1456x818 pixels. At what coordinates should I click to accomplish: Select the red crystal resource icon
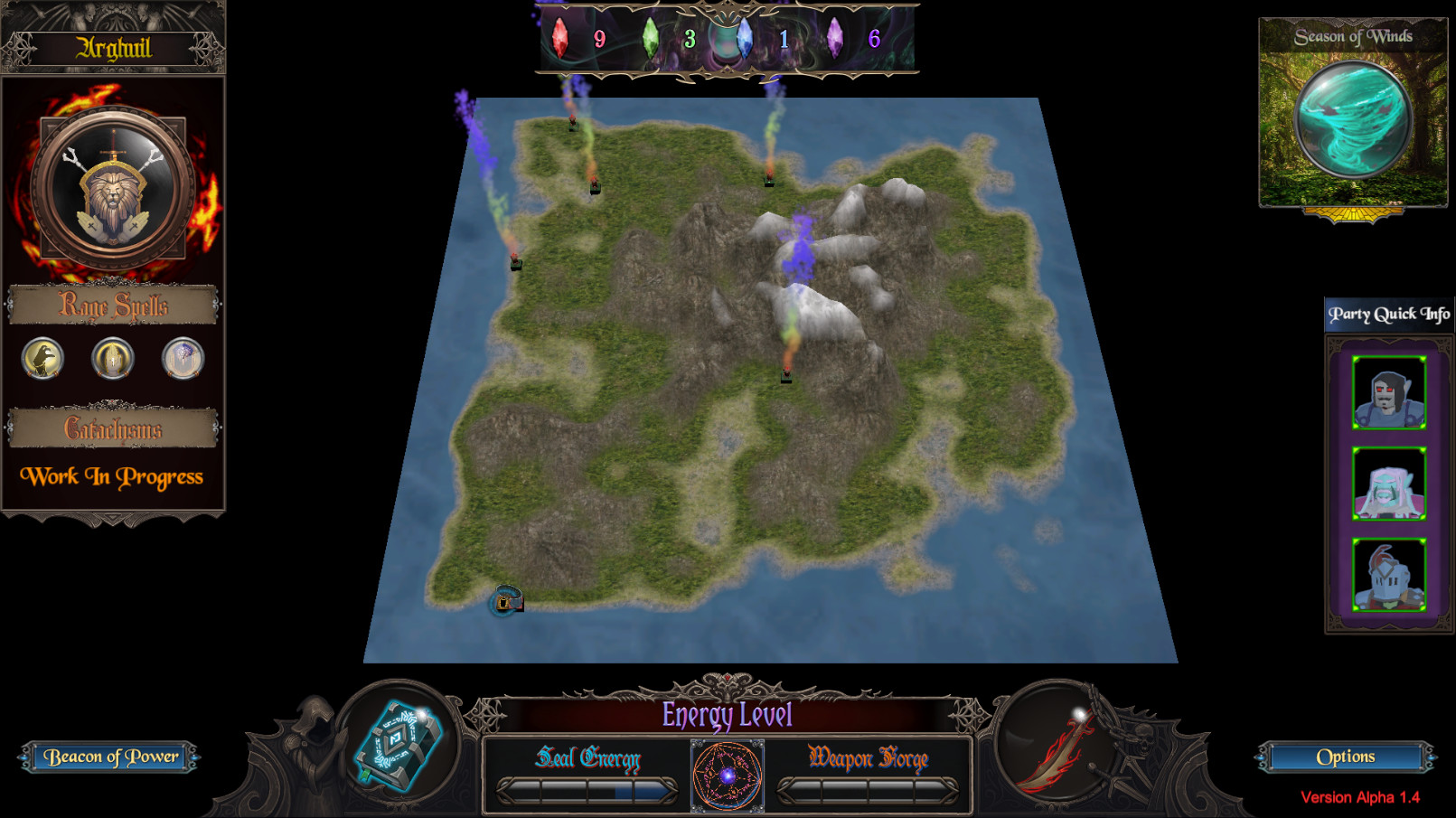[x=561, y=40]
